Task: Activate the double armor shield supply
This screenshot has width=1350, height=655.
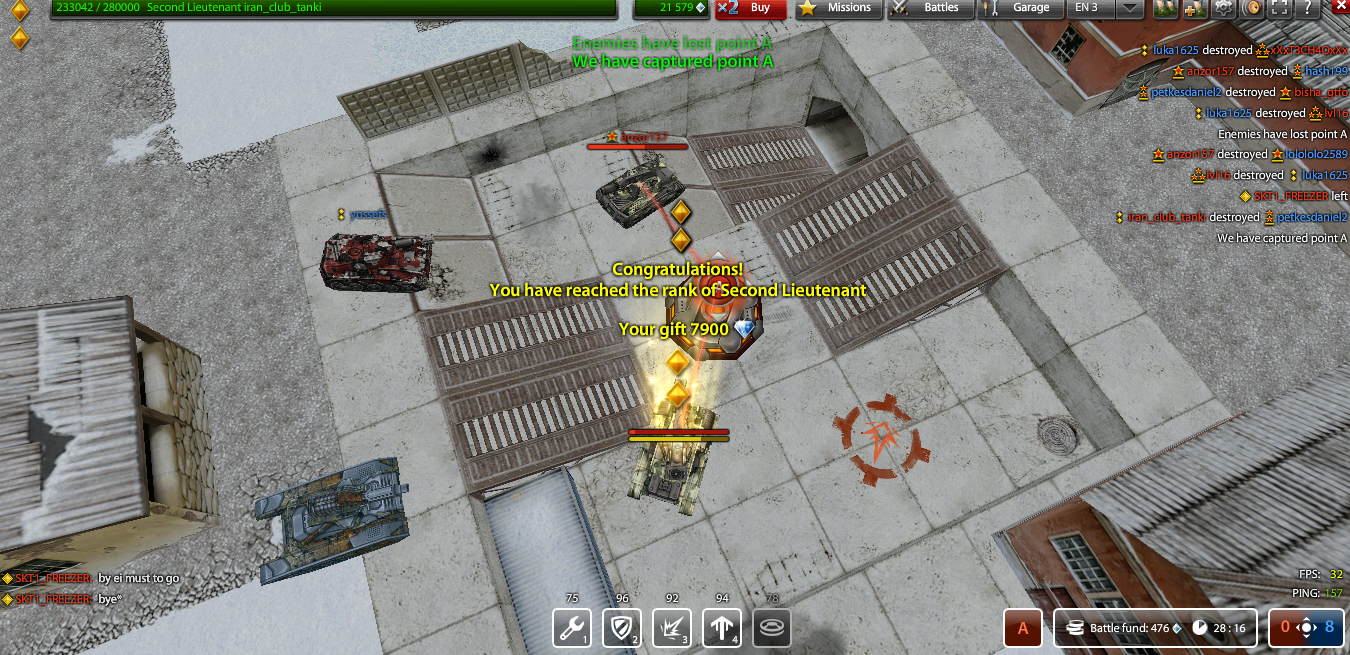Action: tap(622, 628)
